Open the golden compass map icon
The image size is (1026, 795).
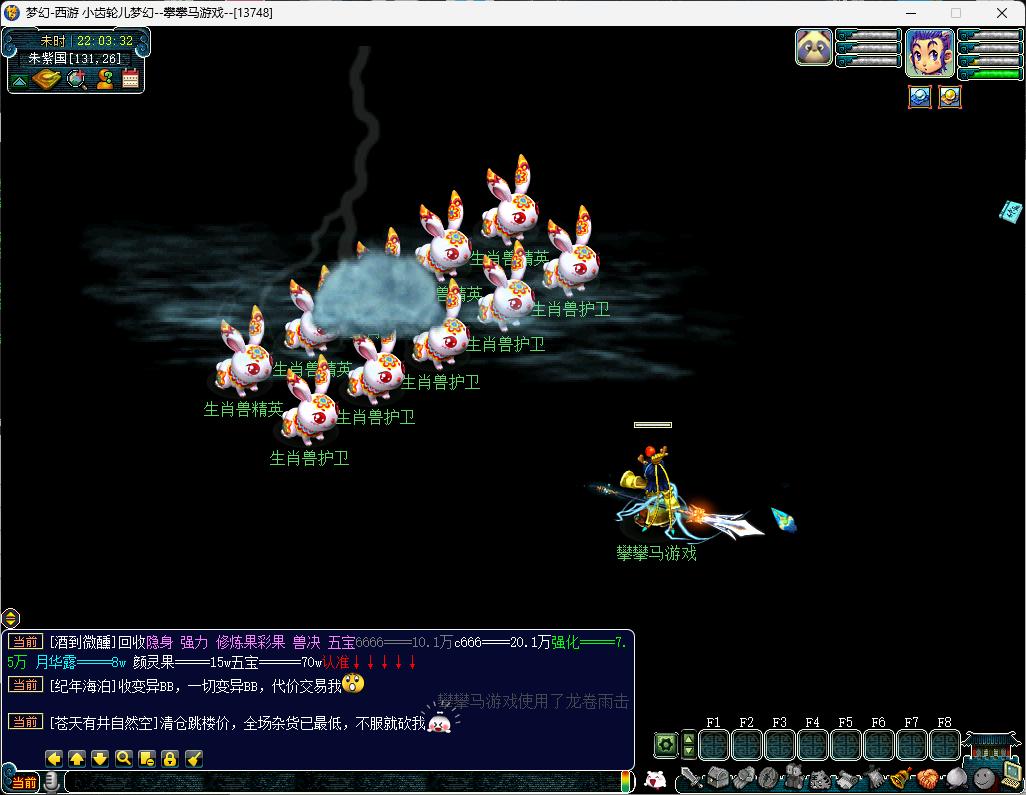47,79
